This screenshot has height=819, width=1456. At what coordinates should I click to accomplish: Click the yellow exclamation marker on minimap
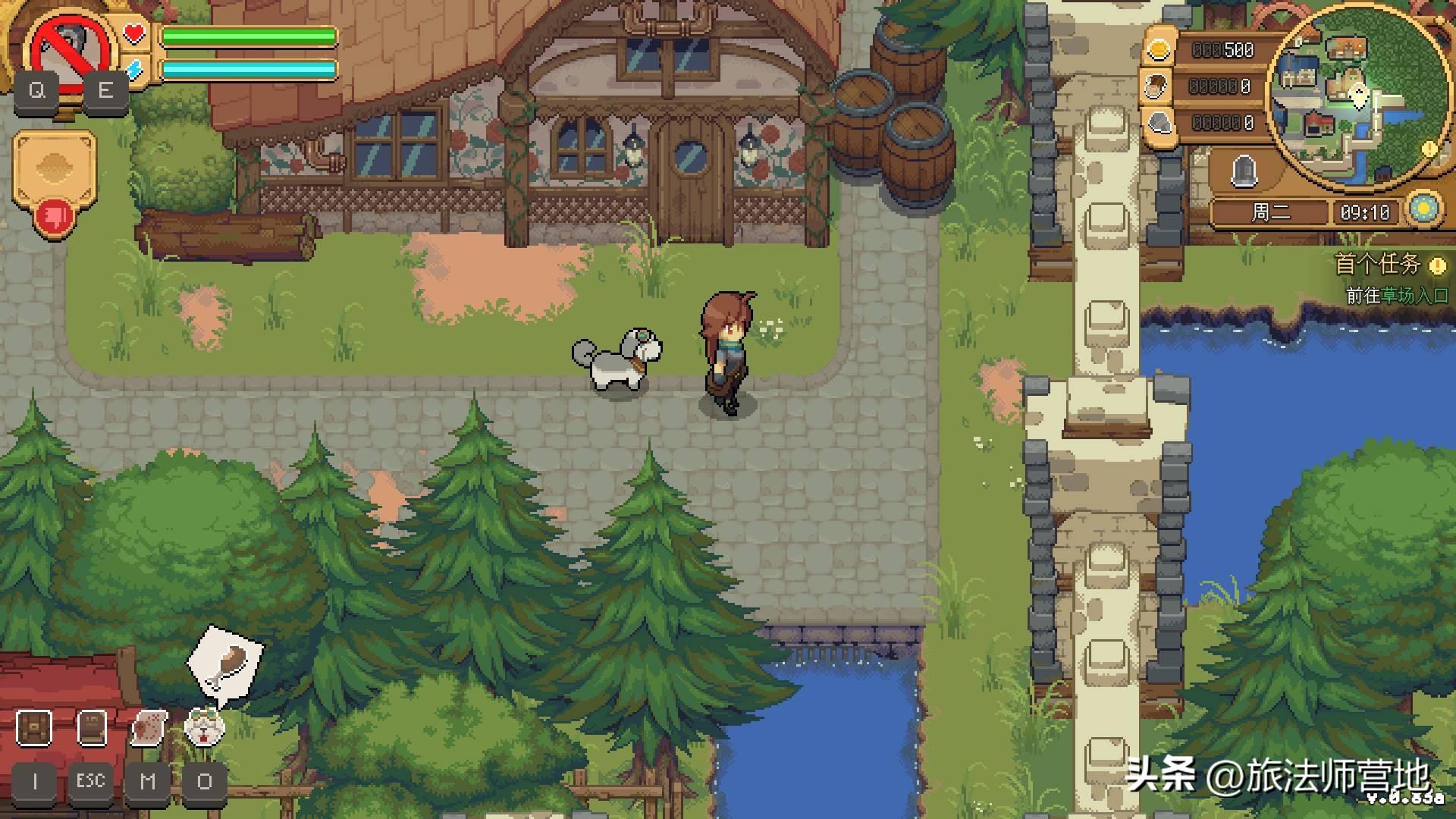click(1429, 149)
